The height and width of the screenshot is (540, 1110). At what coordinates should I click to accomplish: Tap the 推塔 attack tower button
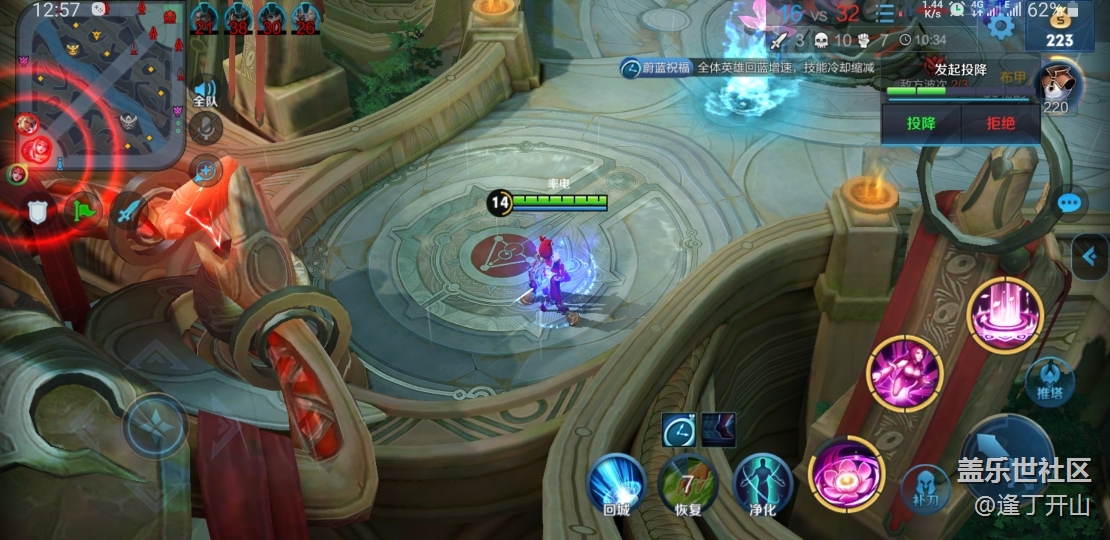coord(1049,380)
